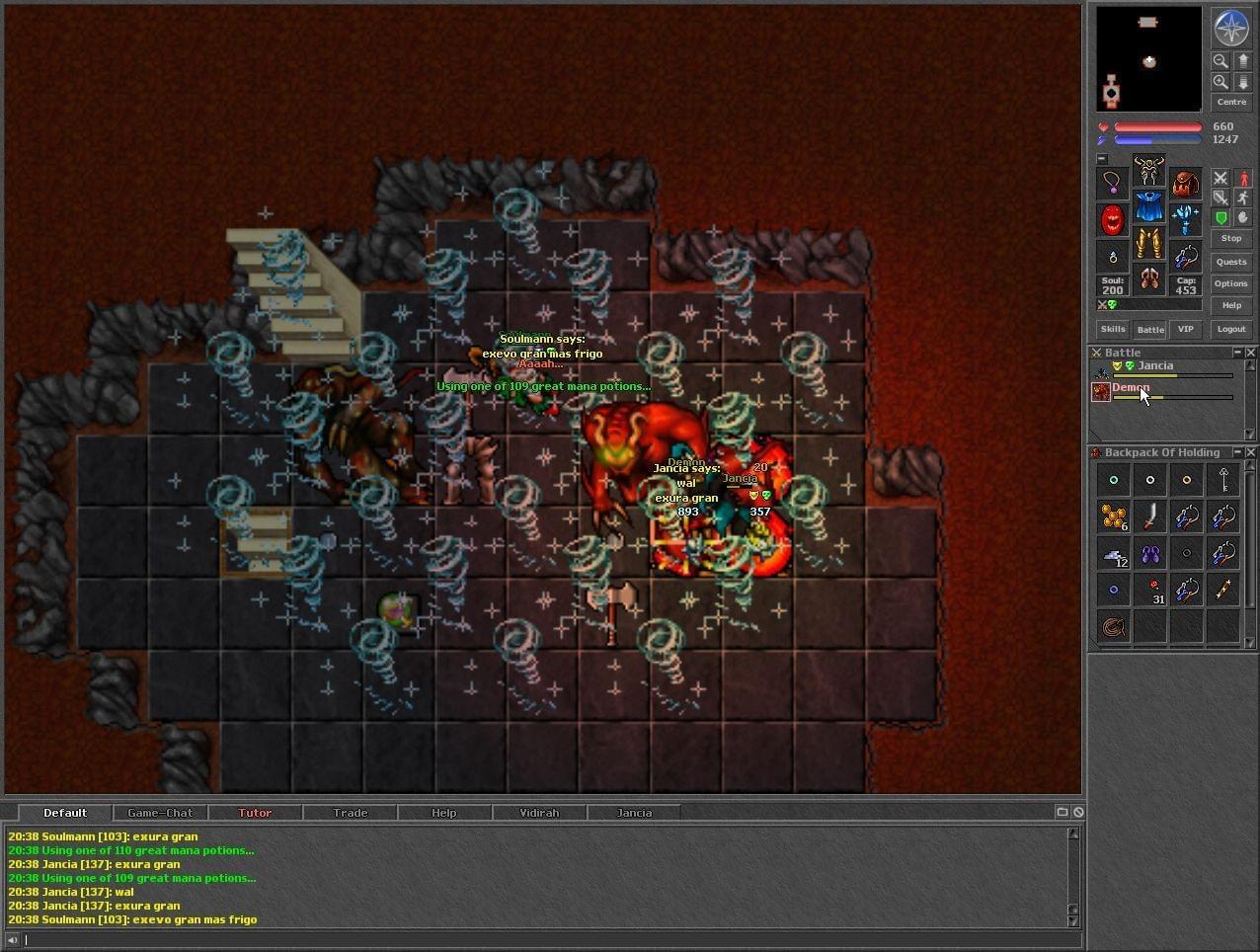Switch to the Vidirah chat tab

pos(539,813)
